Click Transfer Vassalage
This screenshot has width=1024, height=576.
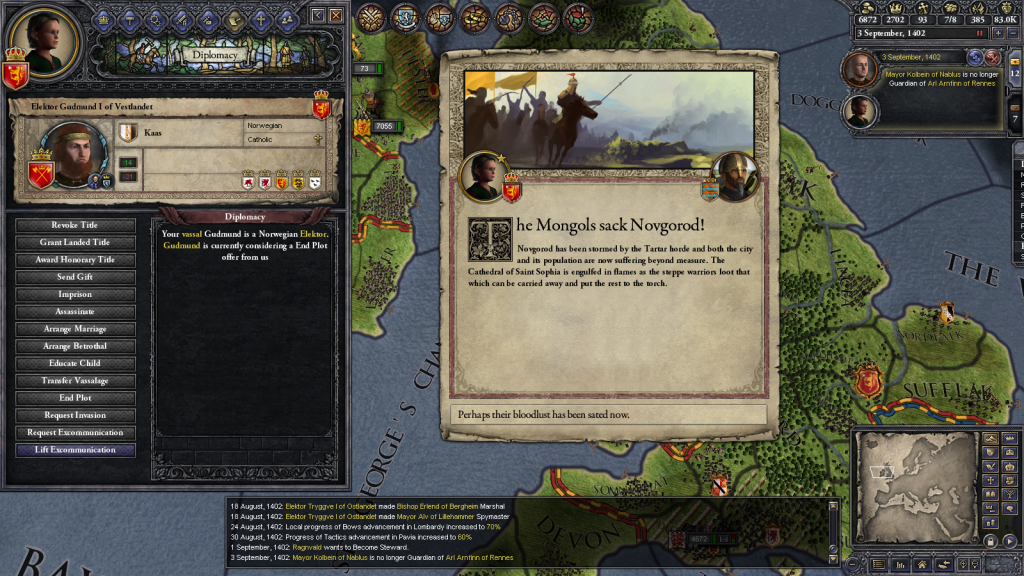(x=75, y=381)
